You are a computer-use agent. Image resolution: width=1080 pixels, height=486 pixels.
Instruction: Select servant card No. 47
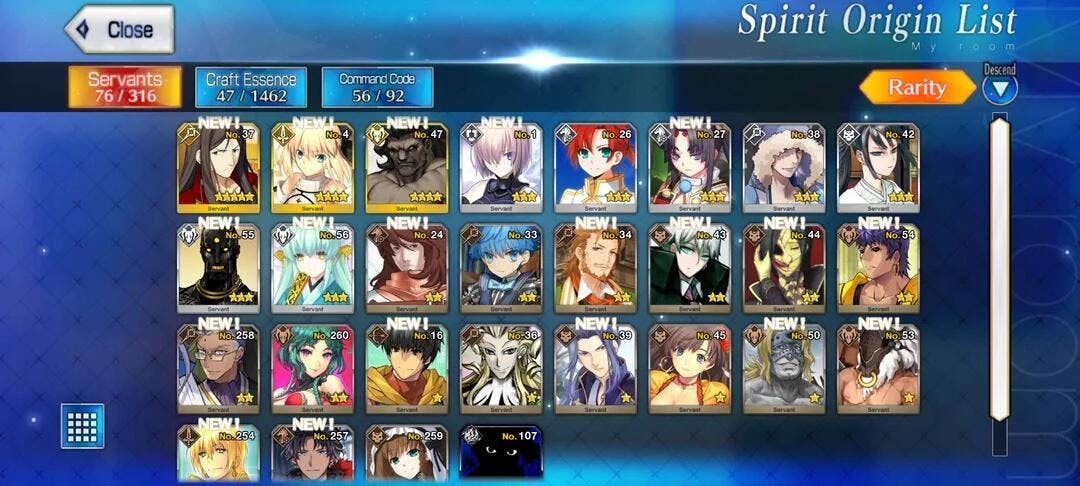pyautogui.click(x=407, y=168)
